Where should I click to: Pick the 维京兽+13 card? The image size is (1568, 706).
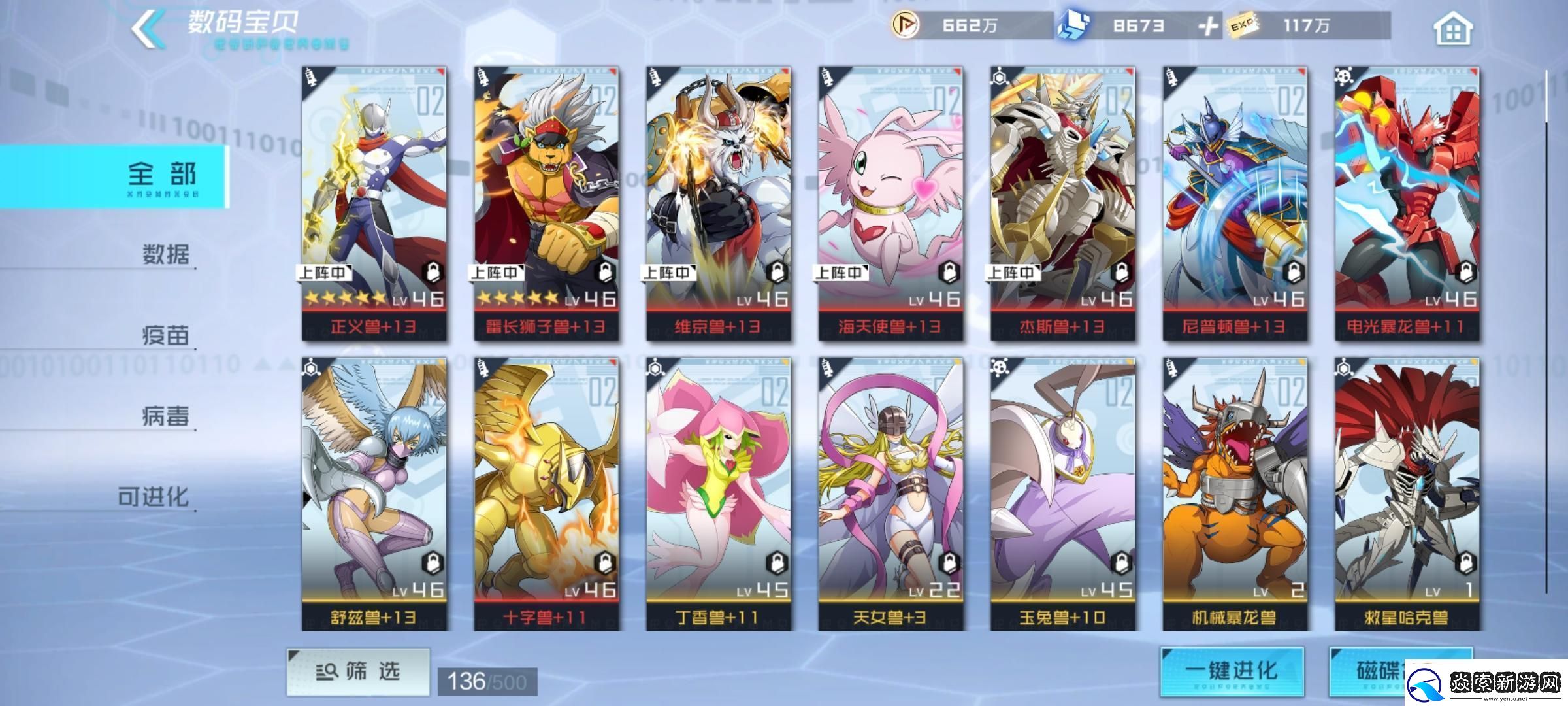(718, 203)
